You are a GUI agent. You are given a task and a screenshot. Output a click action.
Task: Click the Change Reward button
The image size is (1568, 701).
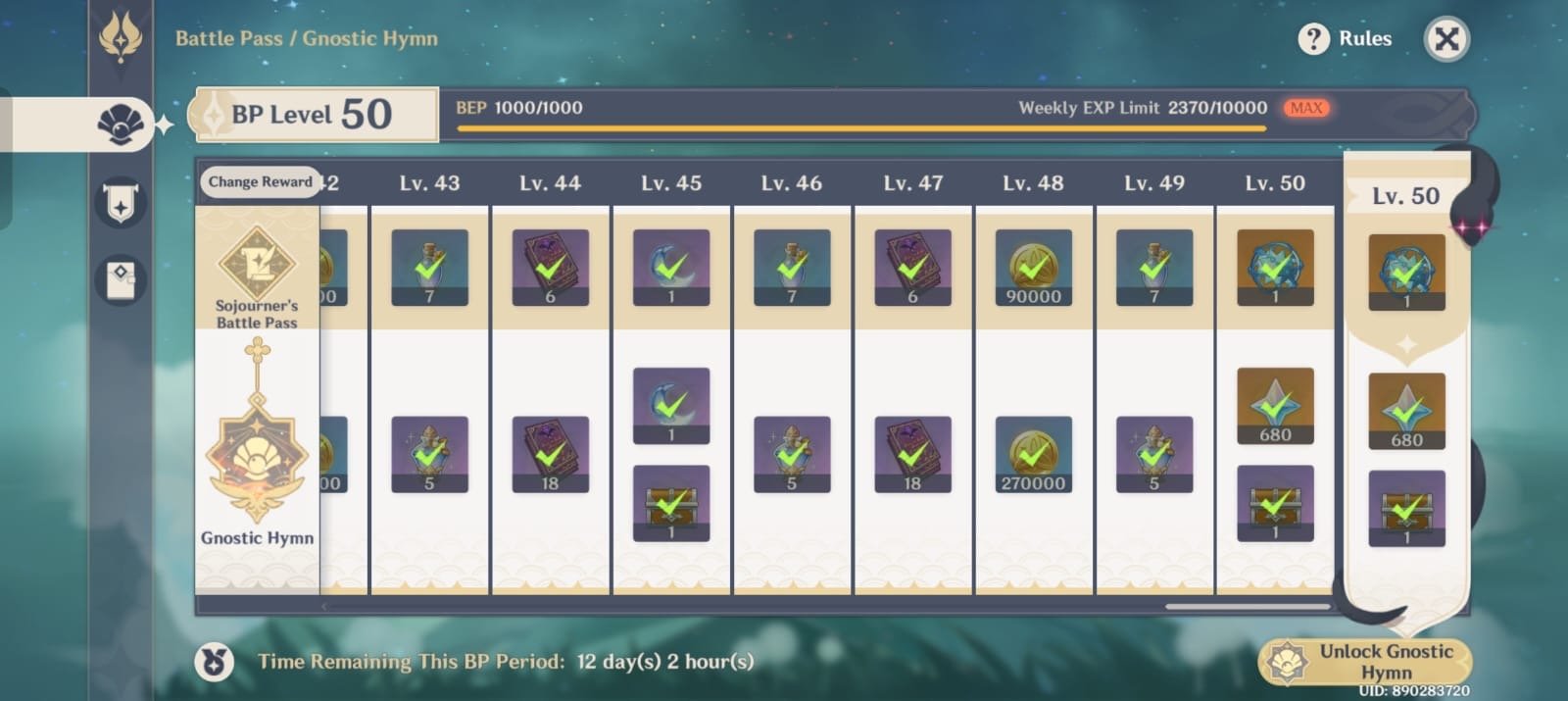tap(260, 182)
